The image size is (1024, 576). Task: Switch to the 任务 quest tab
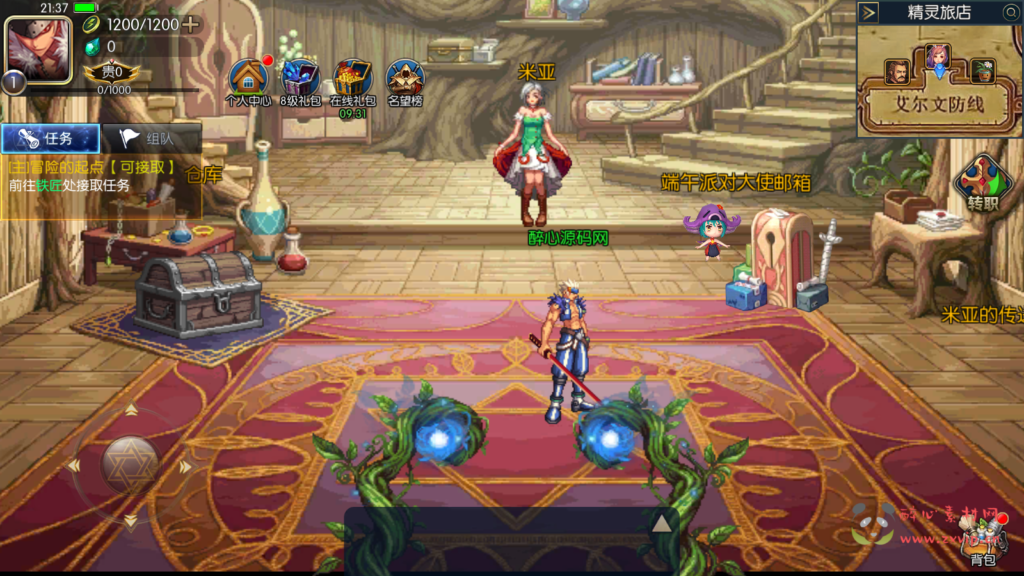51,138
